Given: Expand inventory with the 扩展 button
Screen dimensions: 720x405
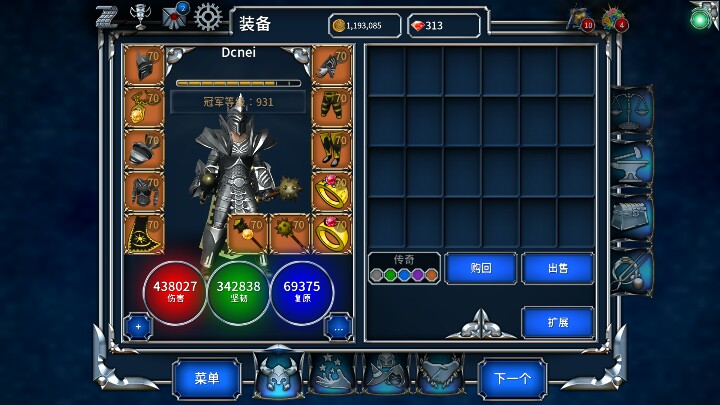Looking at the screenshot, I should click(x=557, y=322).
